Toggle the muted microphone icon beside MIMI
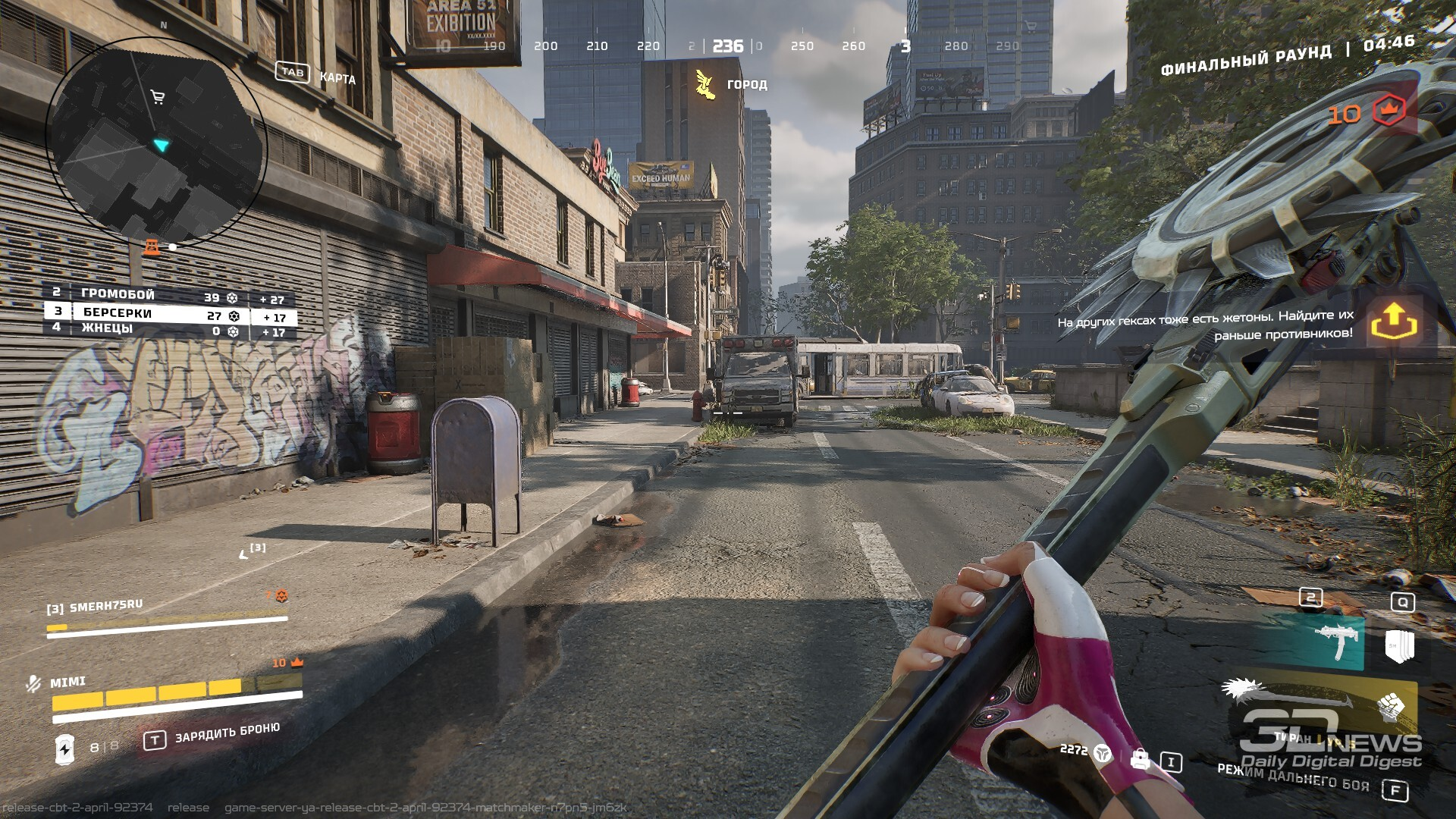The width and height of the screenshot is (1456, 819). [x=33, y=684]
